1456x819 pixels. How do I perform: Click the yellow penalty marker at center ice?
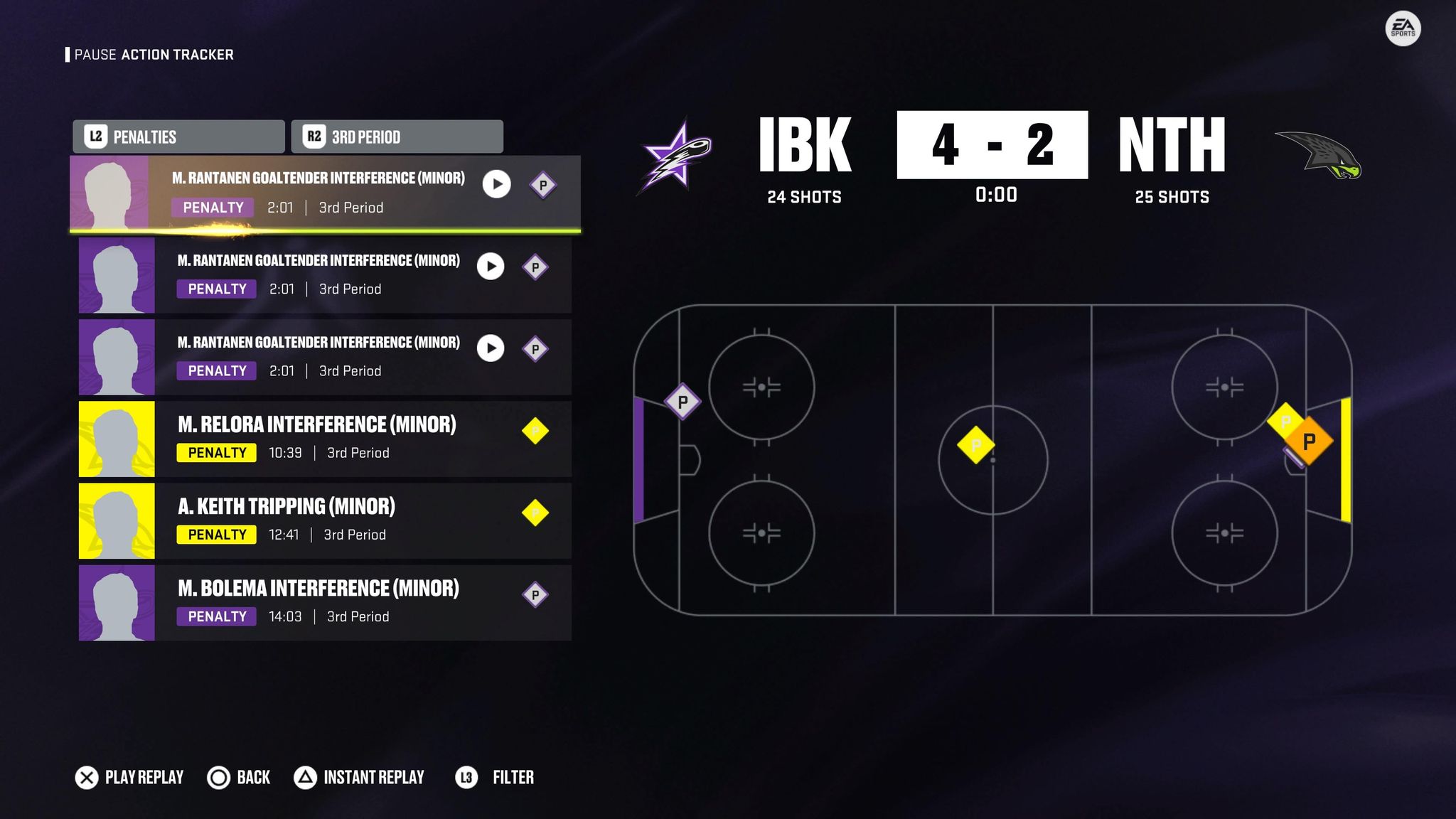click(x=975, y=445)
